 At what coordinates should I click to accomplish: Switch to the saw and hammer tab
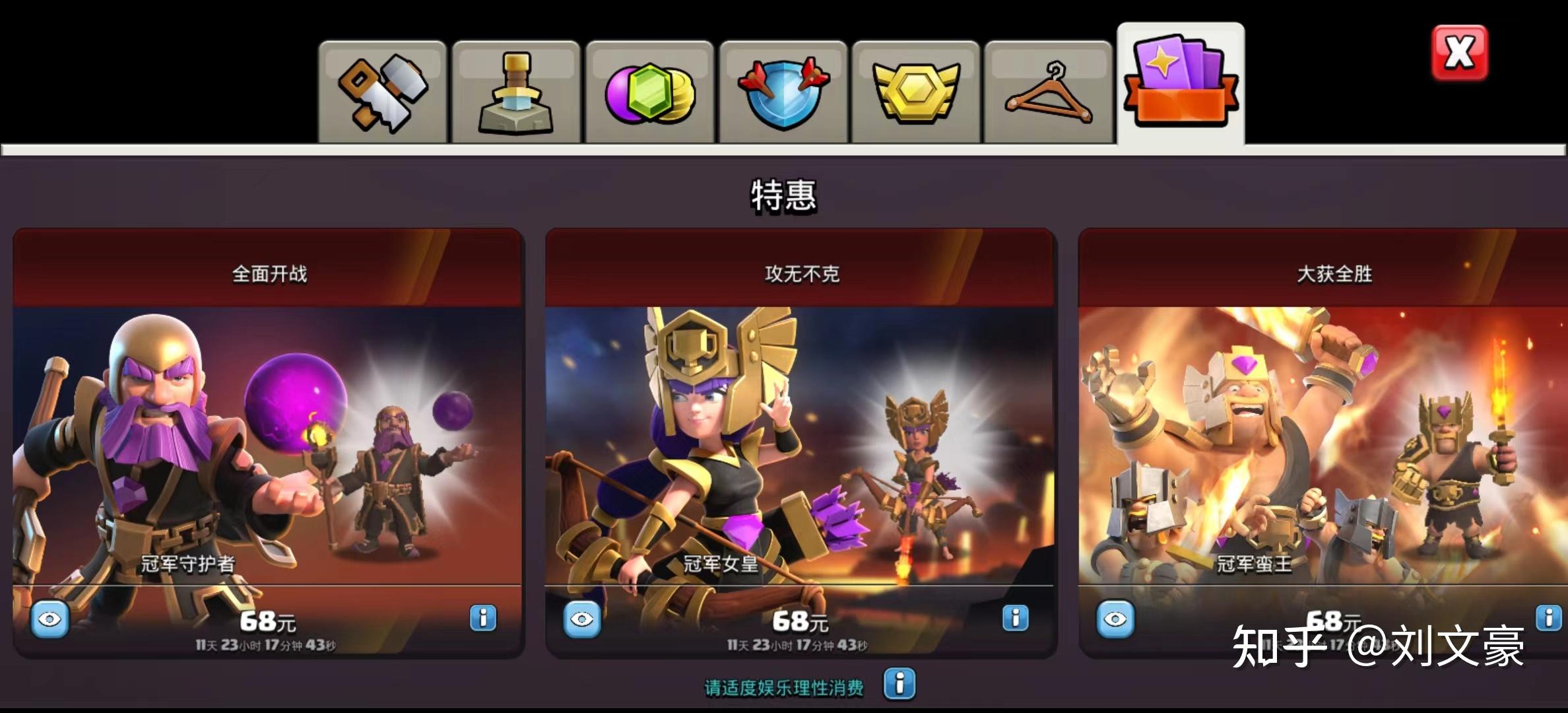click(x=383, y=92)
